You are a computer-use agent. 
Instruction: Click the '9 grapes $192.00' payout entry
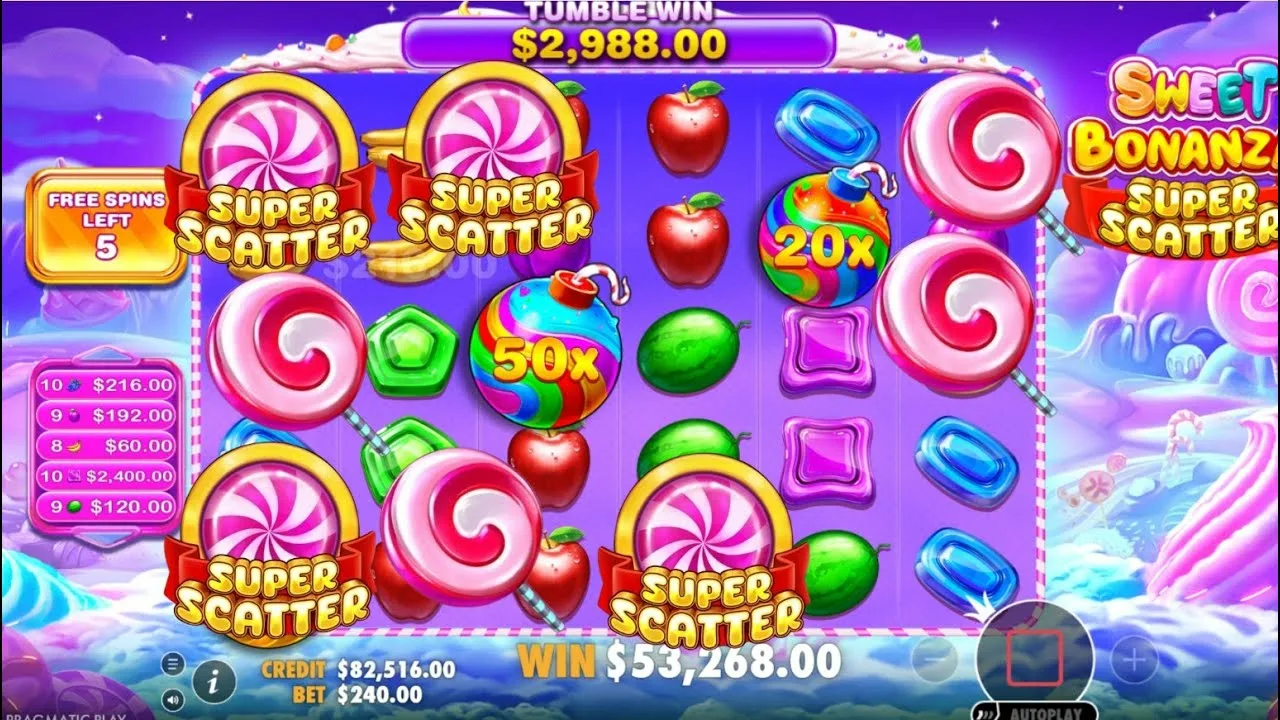pos(105,416)
